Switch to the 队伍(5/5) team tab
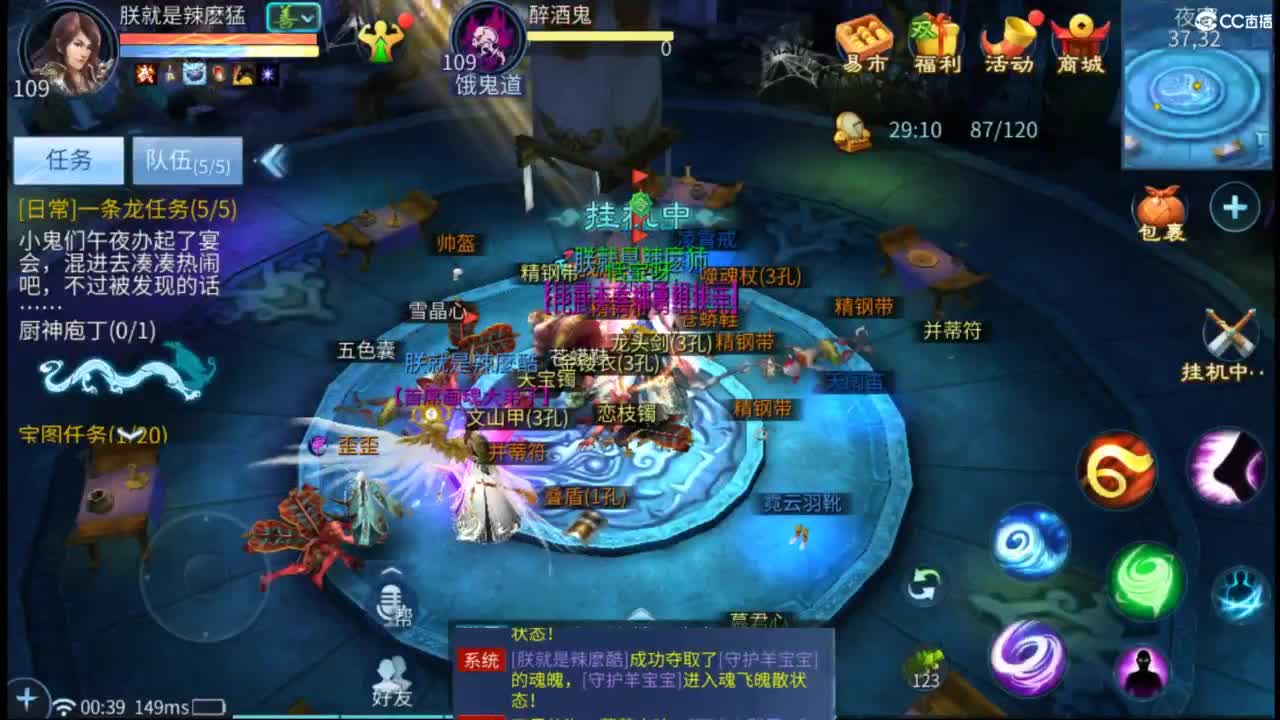Viewport: 1280px width, 720px height. tap(188, 160)
